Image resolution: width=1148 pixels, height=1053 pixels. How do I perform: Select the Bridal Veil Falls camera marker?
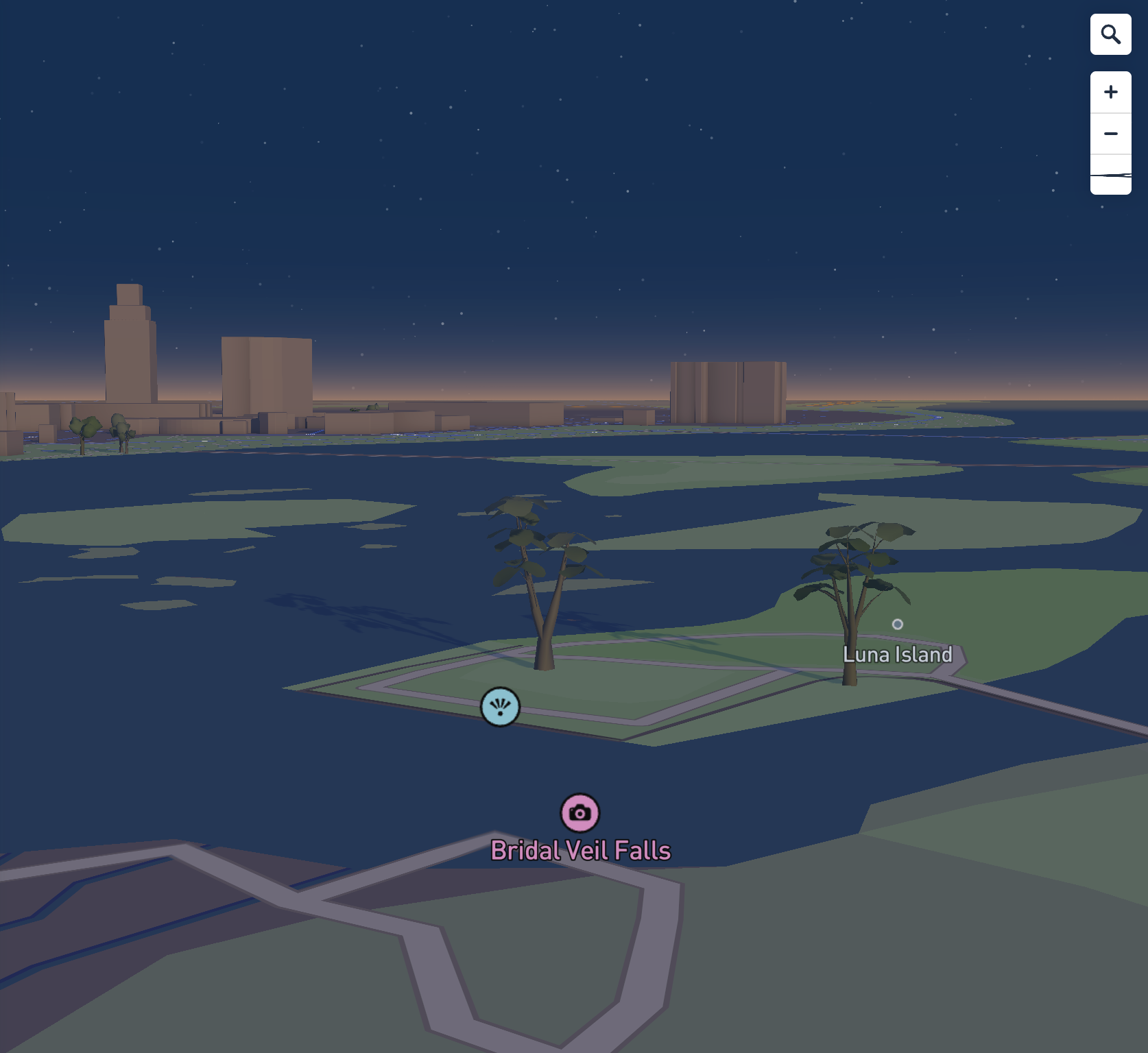click(580, 813)
